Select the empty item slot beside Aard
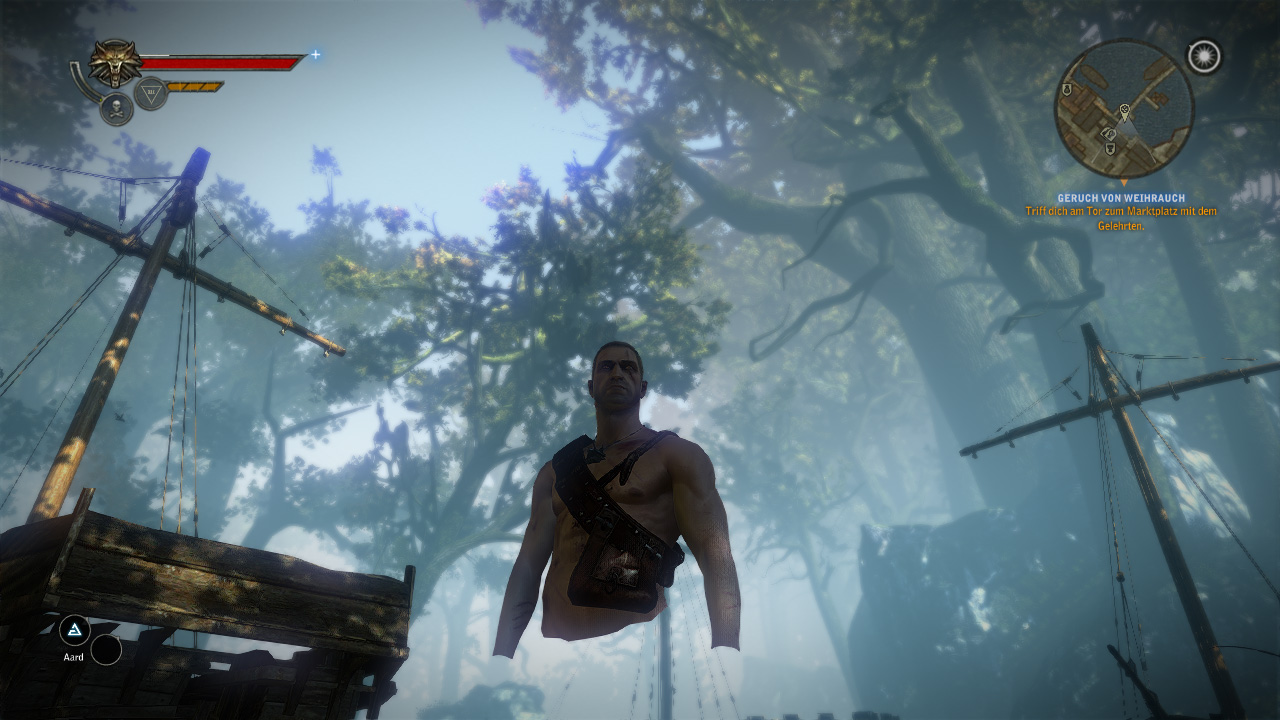 point(106,650)
